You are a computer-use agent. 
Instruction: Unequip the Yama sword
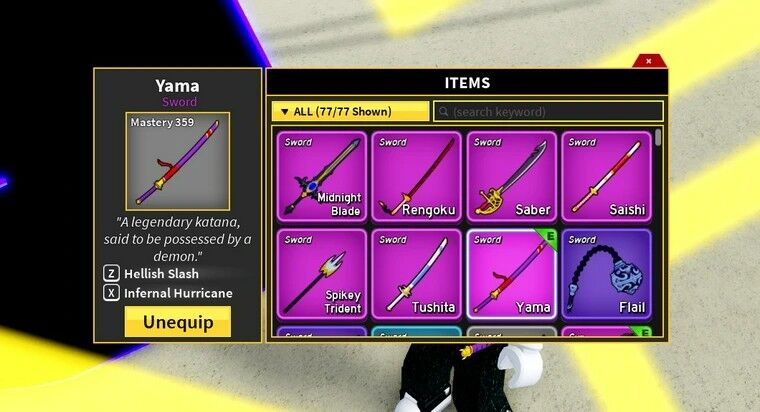coord(178,322)
